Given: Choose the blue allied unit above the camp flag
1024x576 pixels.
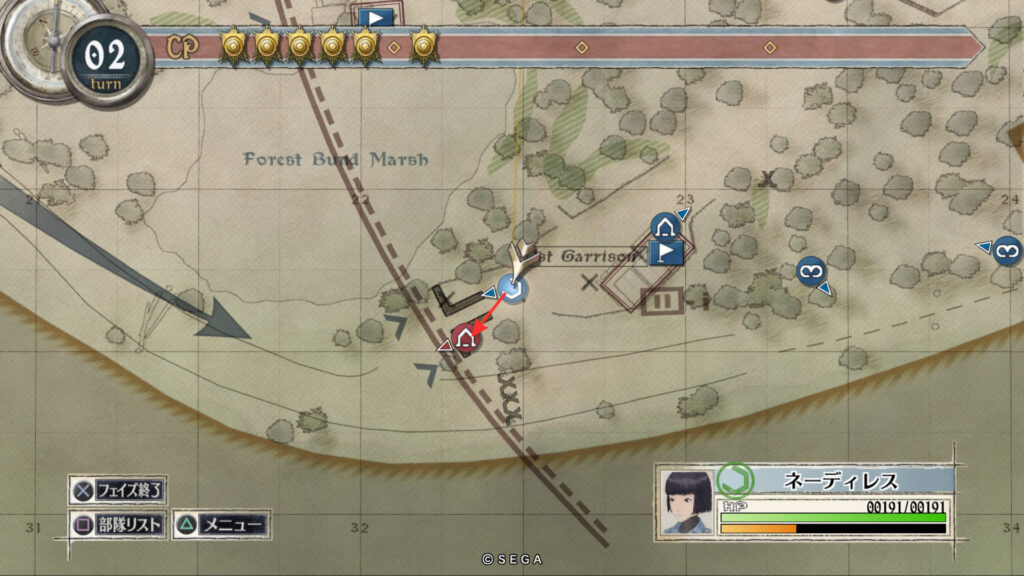Looking at the screenshot, I should point(665,226).
